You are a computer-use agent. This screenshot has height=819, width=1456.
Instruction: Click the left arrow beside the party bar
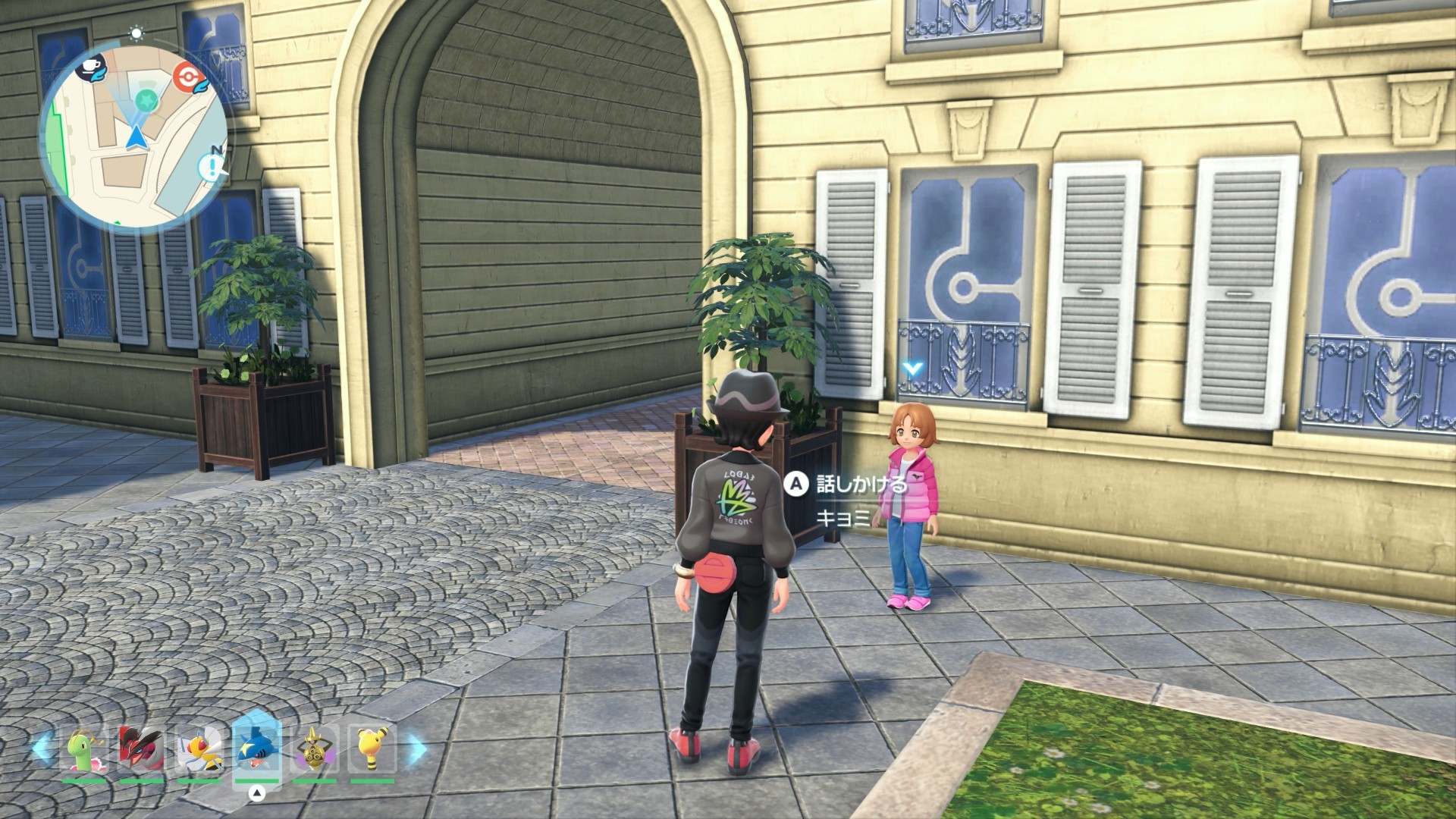[x=43, y=751]
